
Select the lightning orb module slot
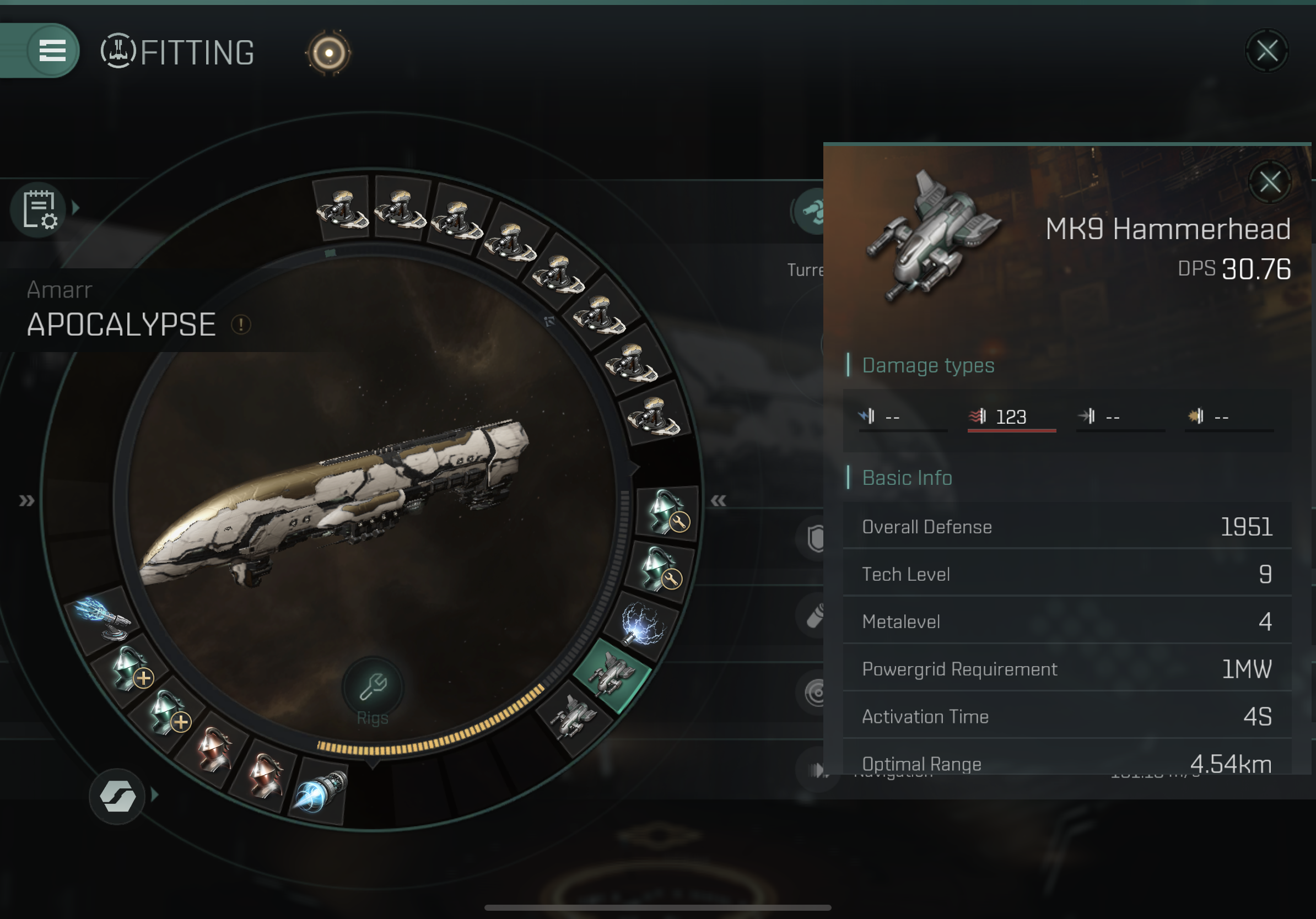[645, 623]
